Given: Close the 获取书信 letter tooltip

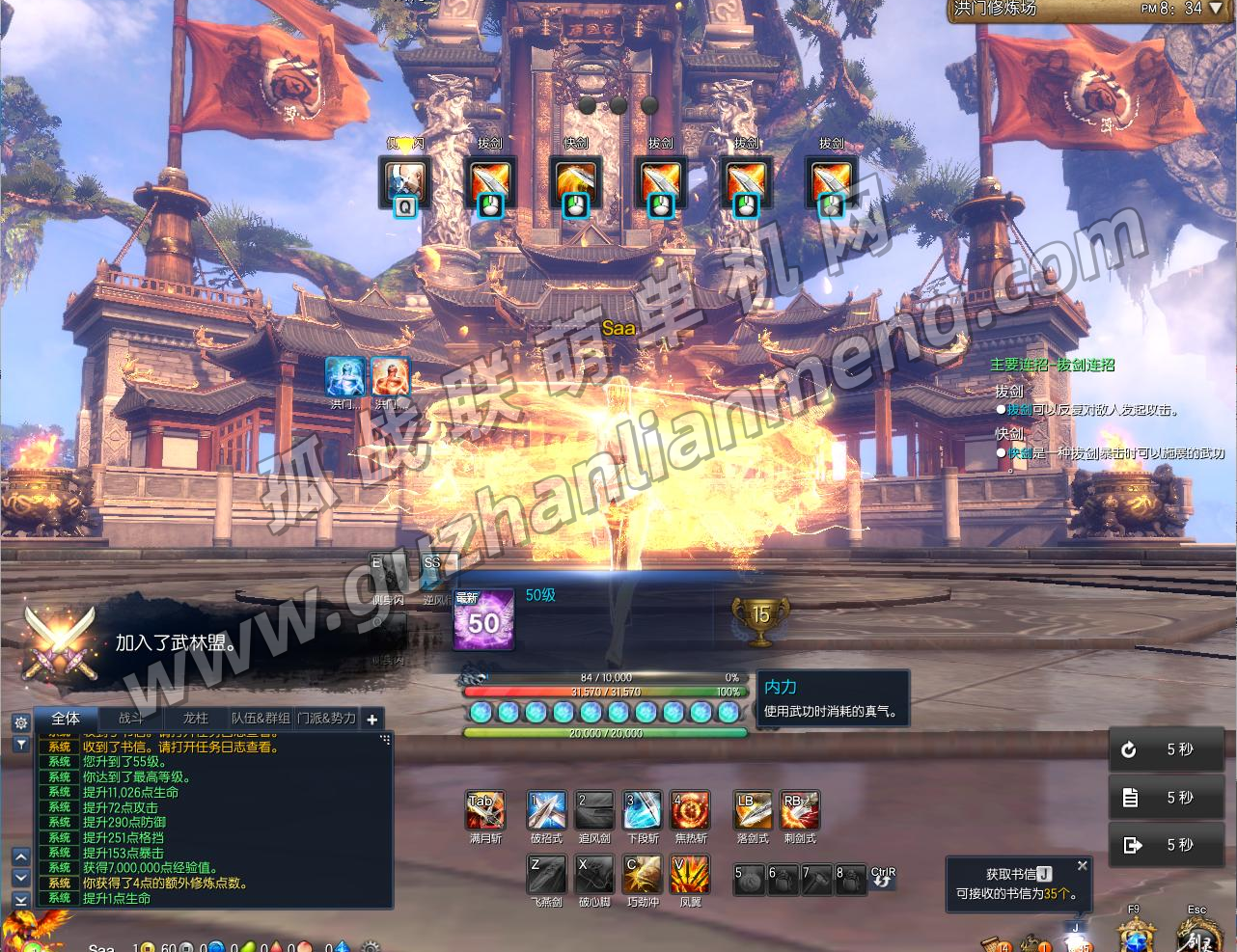Looking at the screenshot, I should coord(1083,866).
